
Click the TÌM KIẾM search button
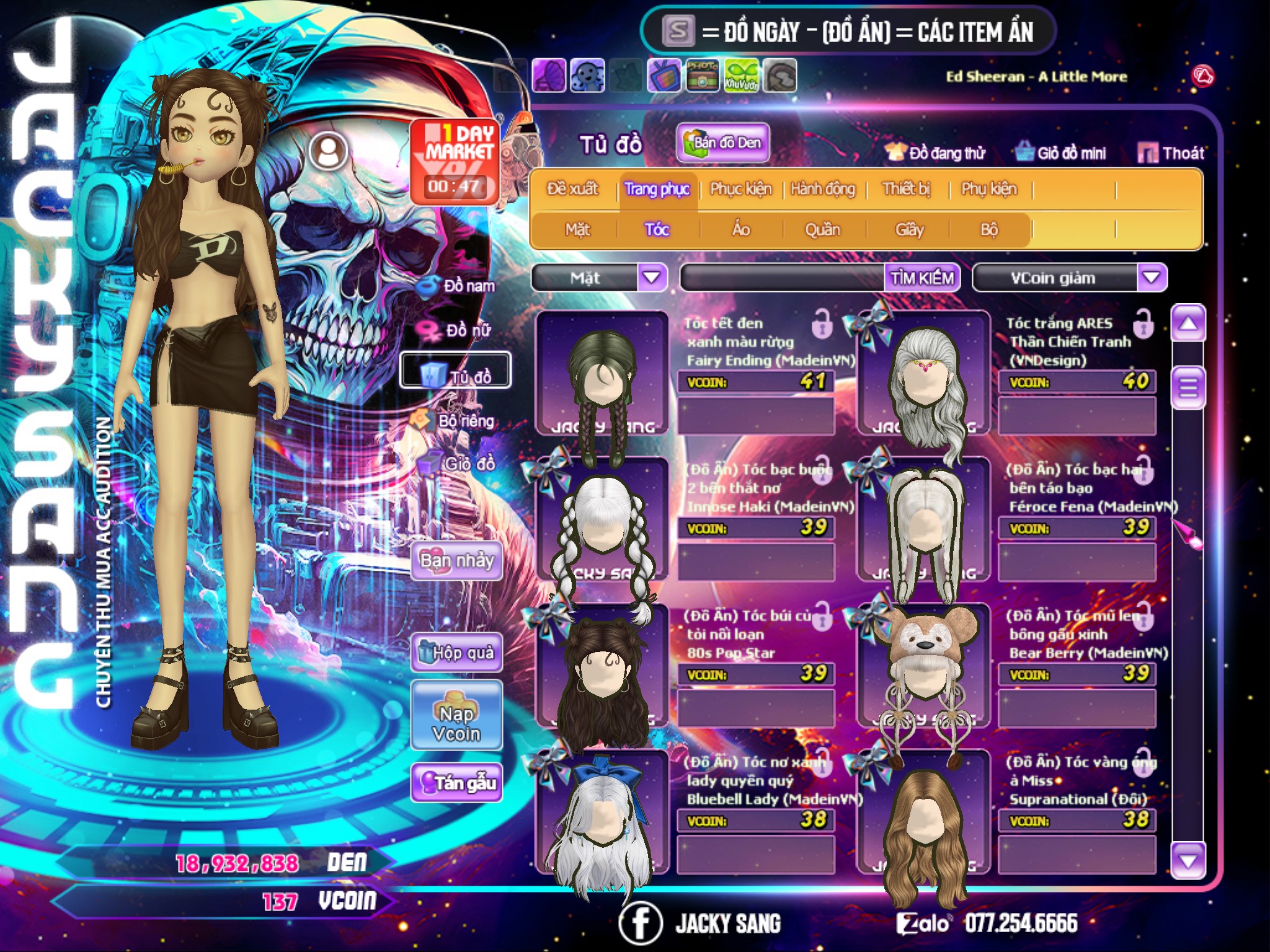click(922, 278)
